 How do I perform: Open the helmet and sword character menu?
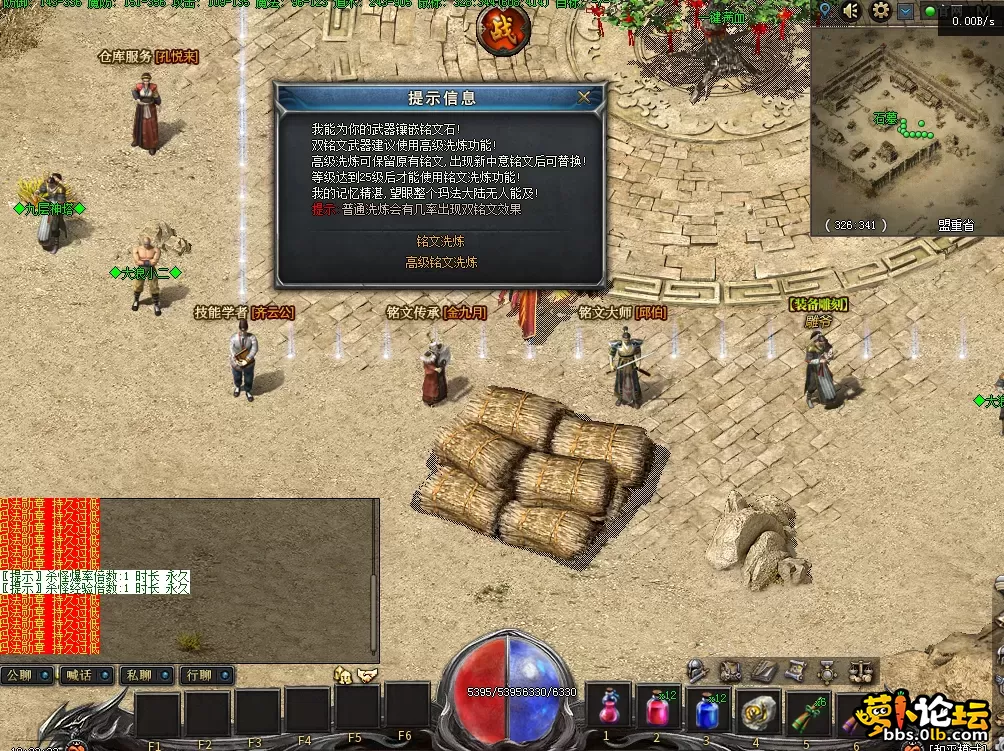[x=698, y=670]
